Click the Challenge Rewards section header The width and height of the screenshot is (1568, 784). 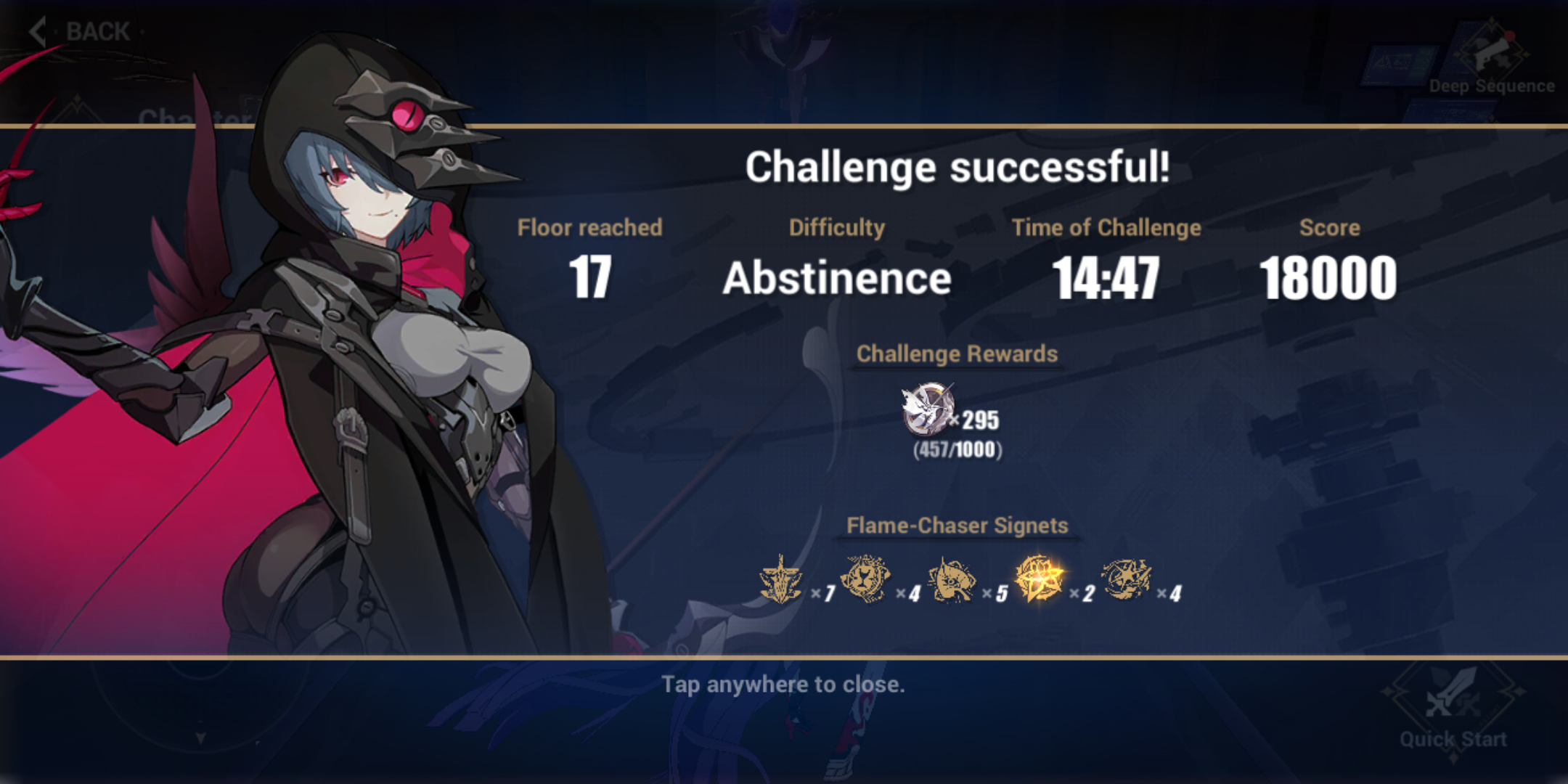point(956,355)
